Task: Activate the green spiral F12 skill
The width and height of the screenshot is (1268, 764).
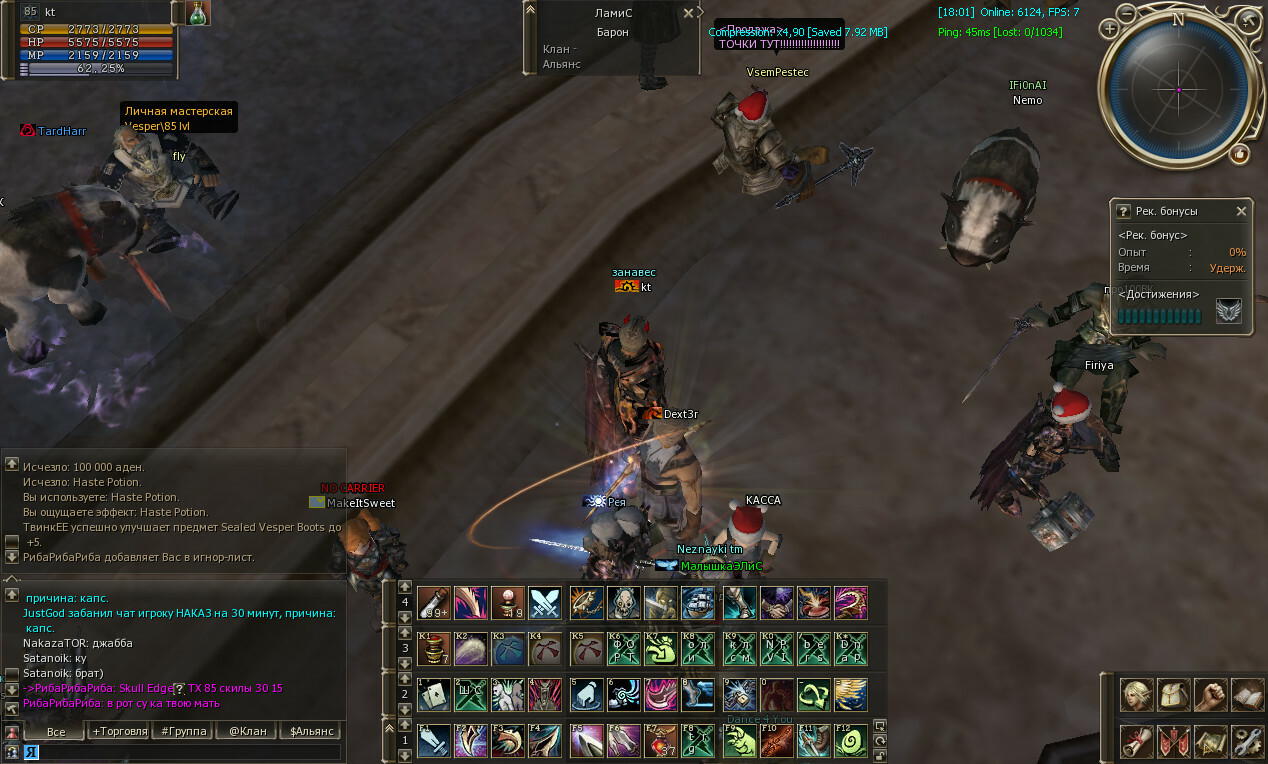Action: tap(850, 741)
